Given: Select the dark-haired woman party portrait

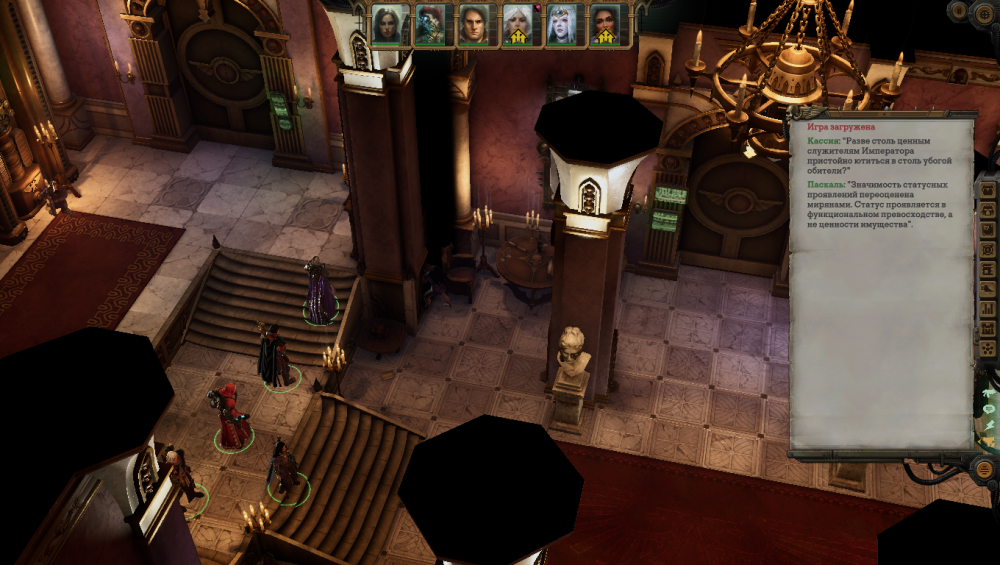Looking at the screenshot, I should pyautogui.click(x=386, y=25).
